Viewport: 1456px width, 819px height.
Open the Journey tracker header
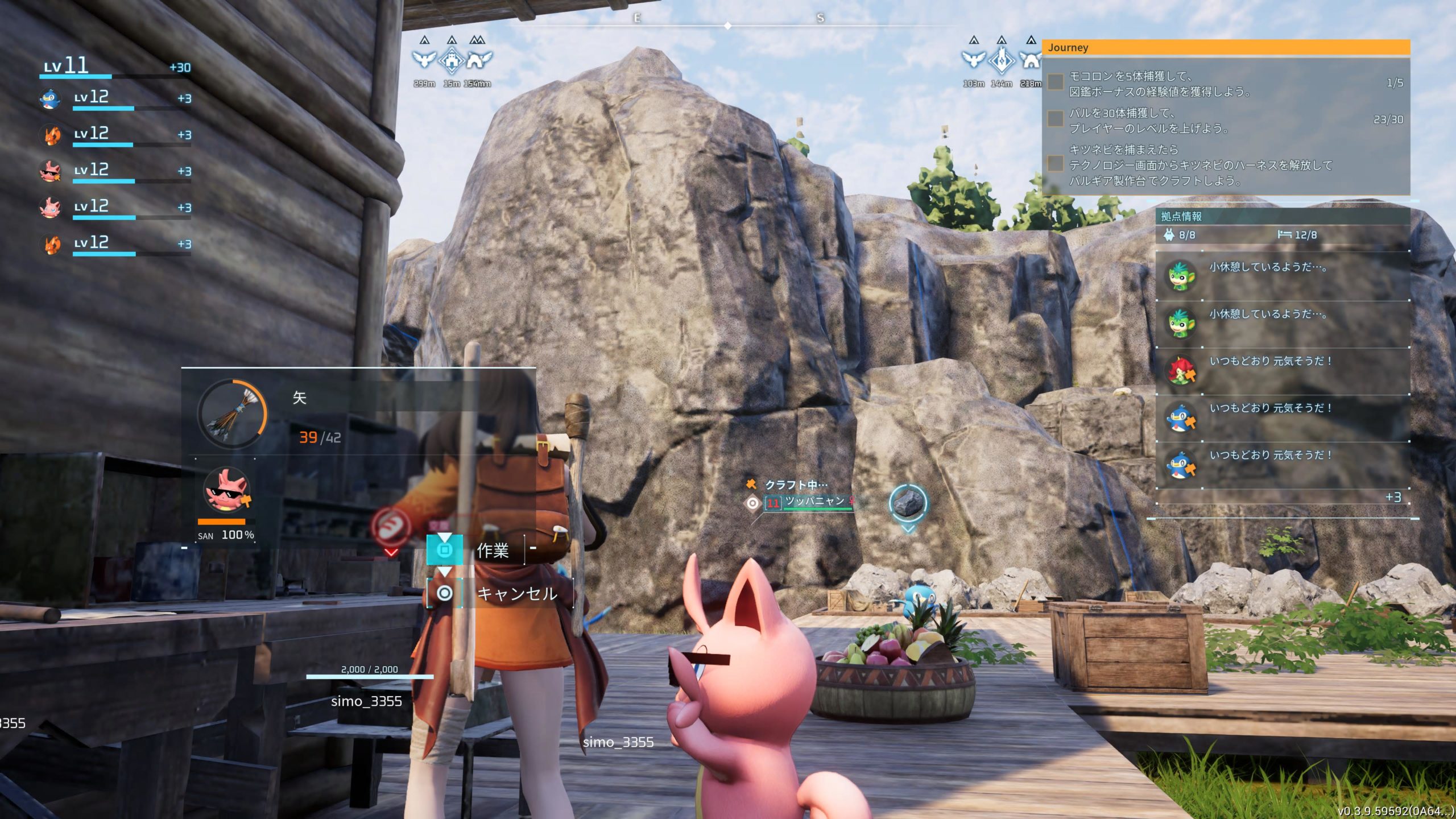click(x=1226, y=48)
